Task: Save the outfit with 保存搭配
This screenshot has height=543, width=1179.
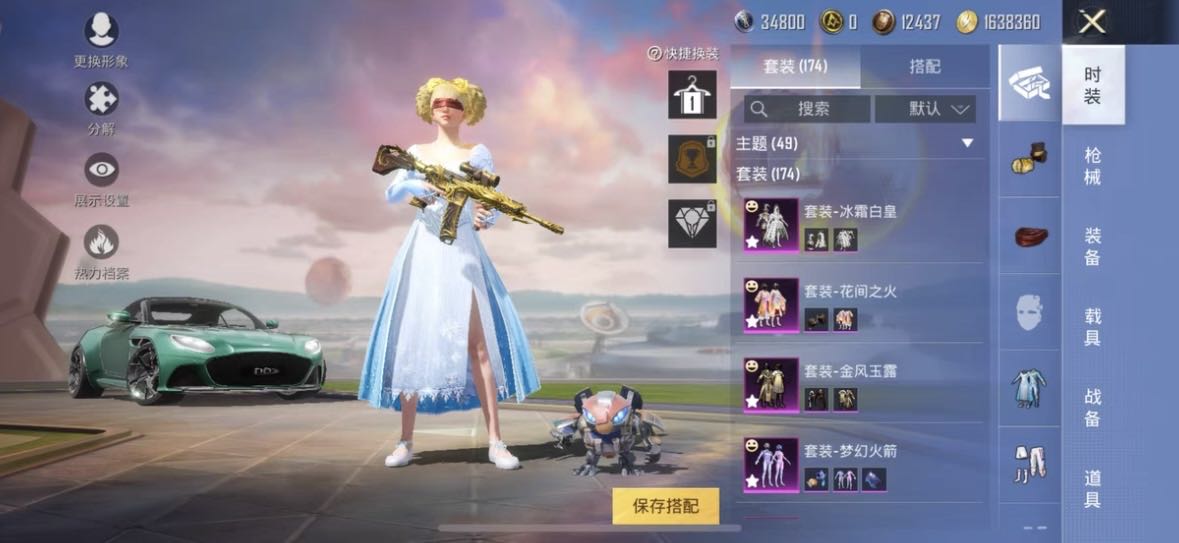Action: (x=666, y=506)
